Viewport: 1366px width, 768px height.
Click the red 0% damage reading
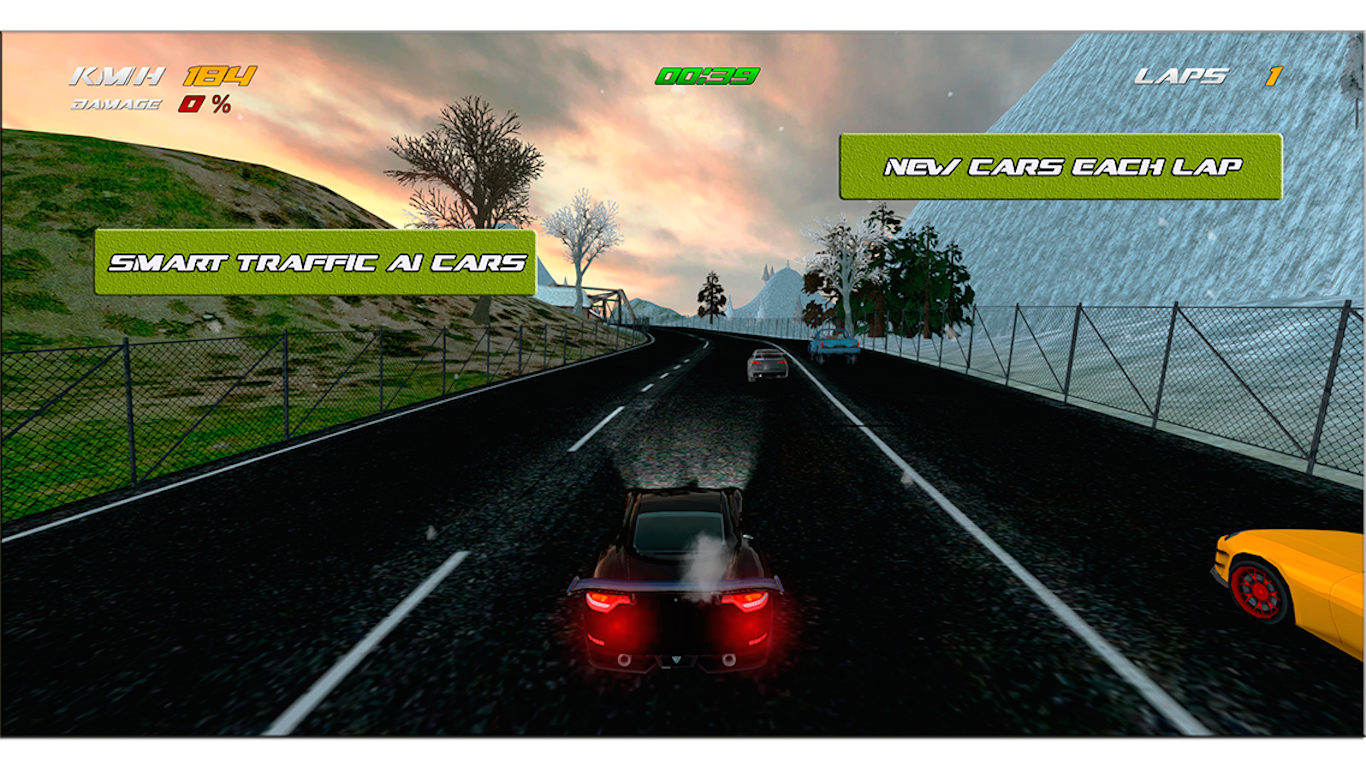click(x=205, y=103)
